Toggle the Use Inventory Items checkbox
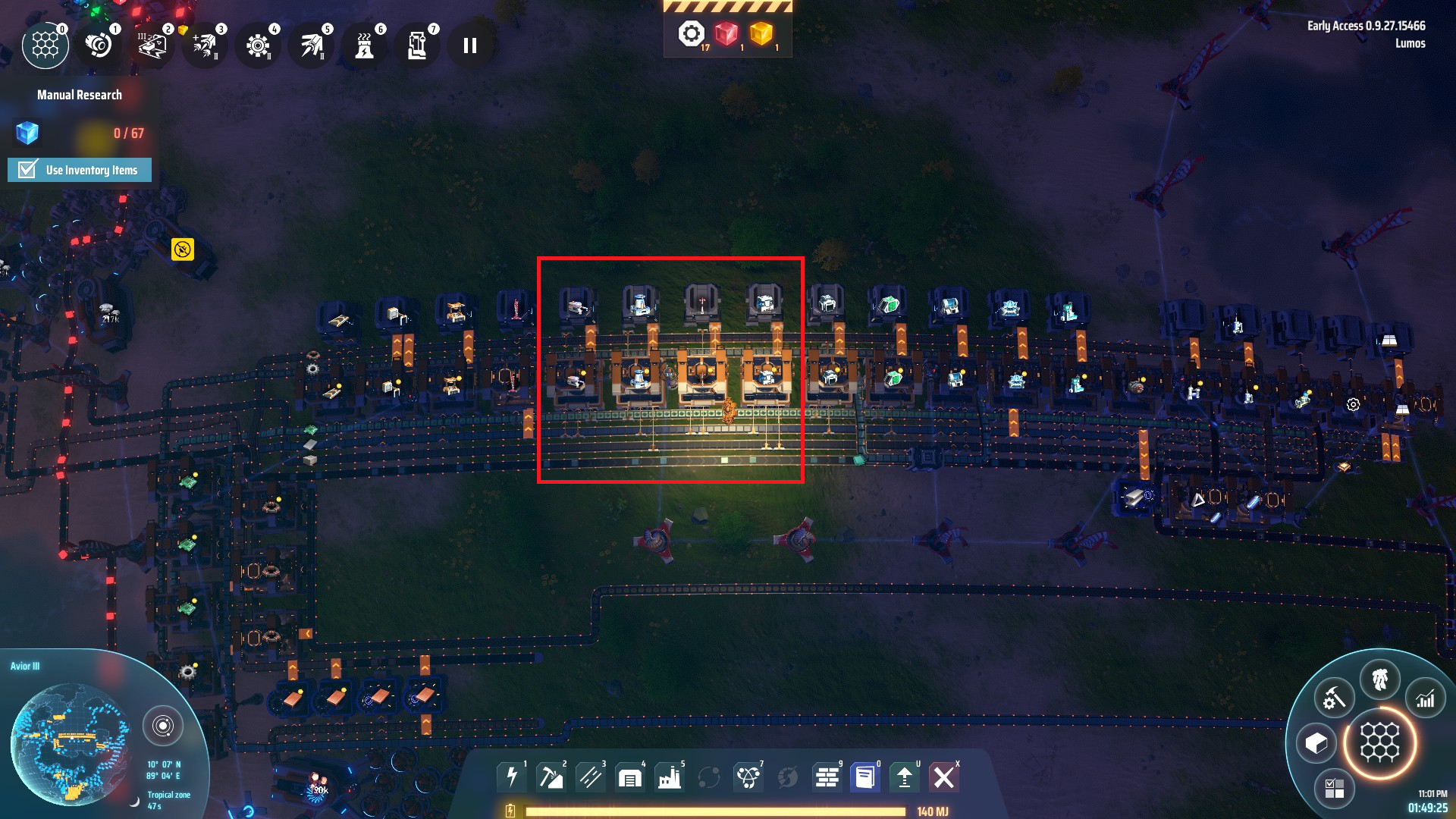The height and width of the screenshot is (819, 1456). coord(28,170)
